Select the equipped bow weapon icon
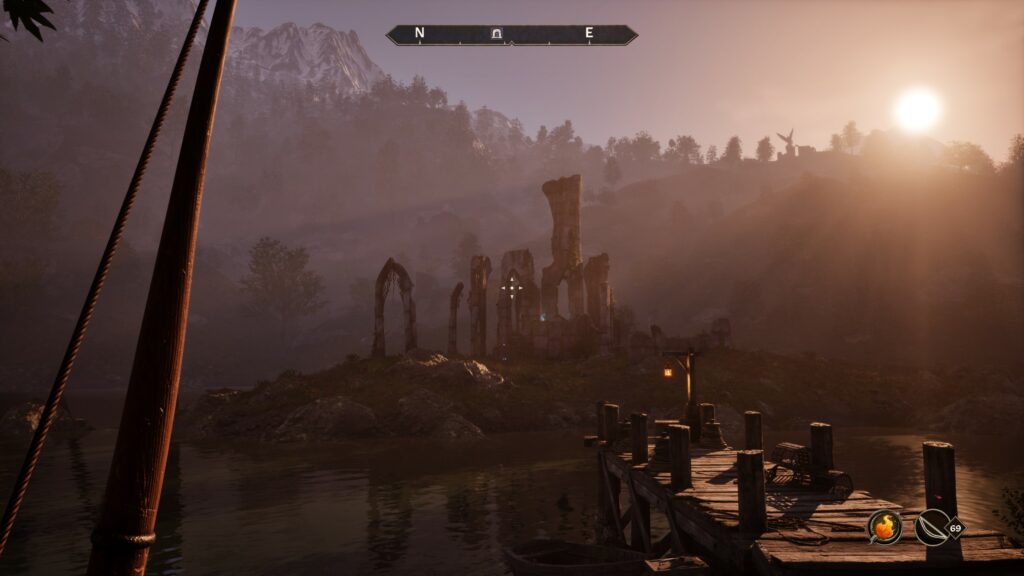Image resolution: width=1024 pixels, height=576 pixels. [932, 526]
